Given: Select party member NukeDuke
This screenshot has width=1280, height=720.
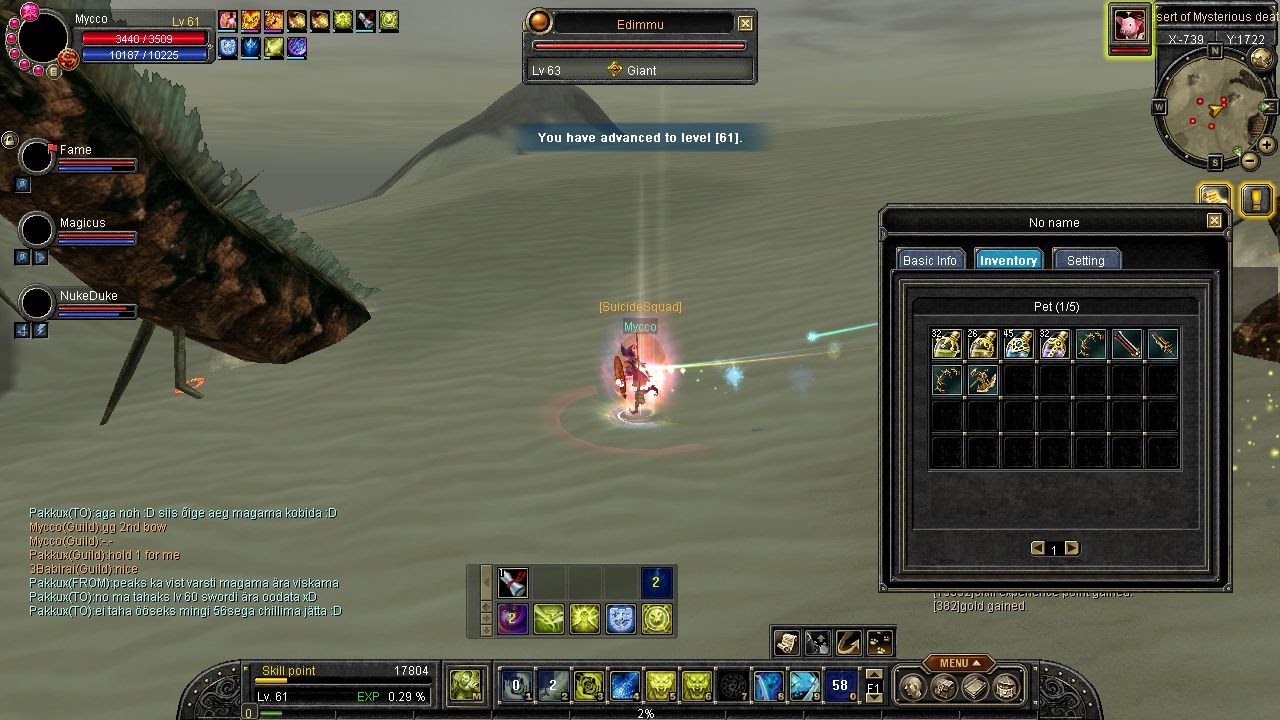Looking at the screenshot, I should [x=37, y=303].
